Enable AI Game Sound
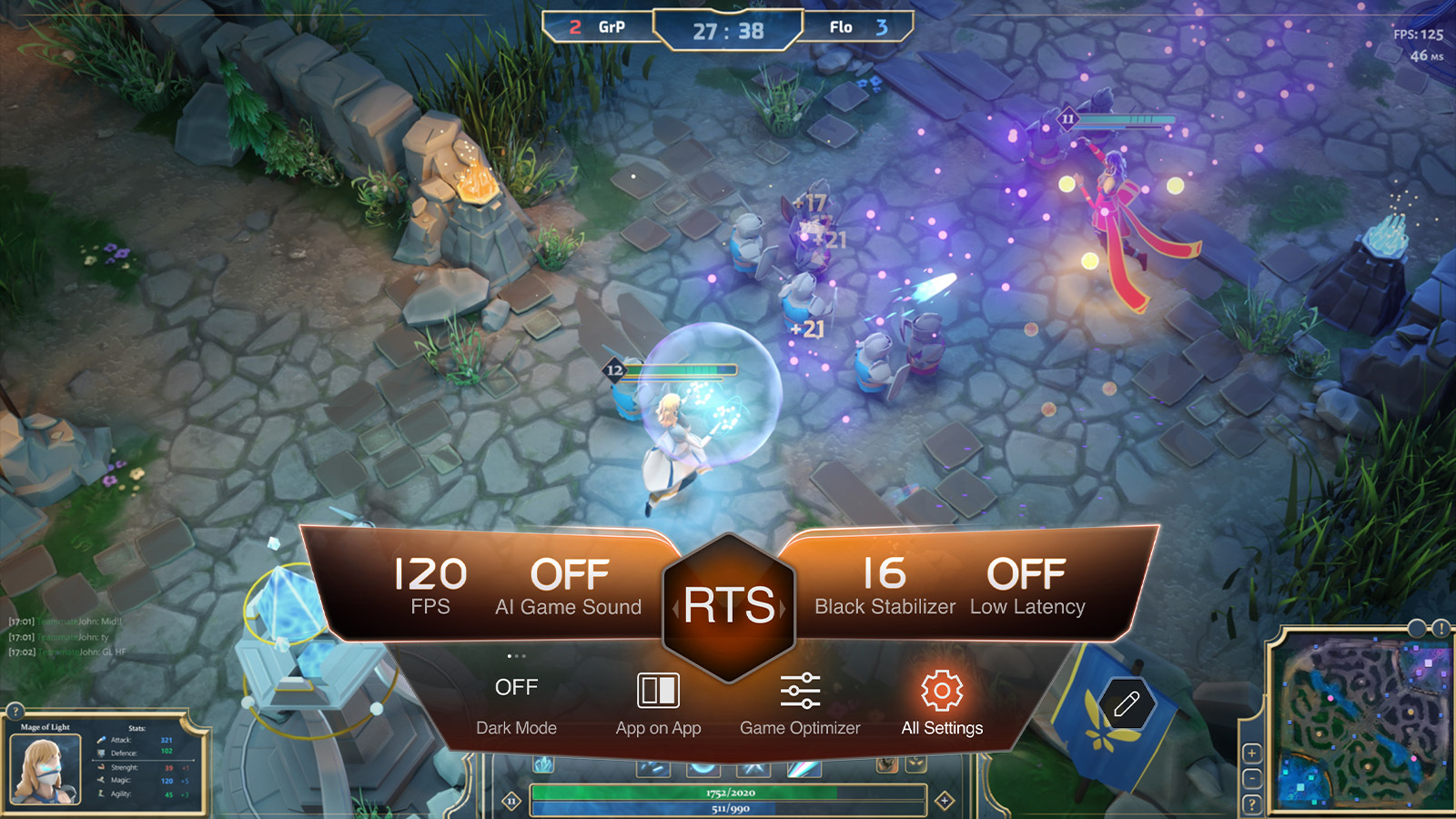Viewport: 1456px width, 819px height. (x=569, y=574)
